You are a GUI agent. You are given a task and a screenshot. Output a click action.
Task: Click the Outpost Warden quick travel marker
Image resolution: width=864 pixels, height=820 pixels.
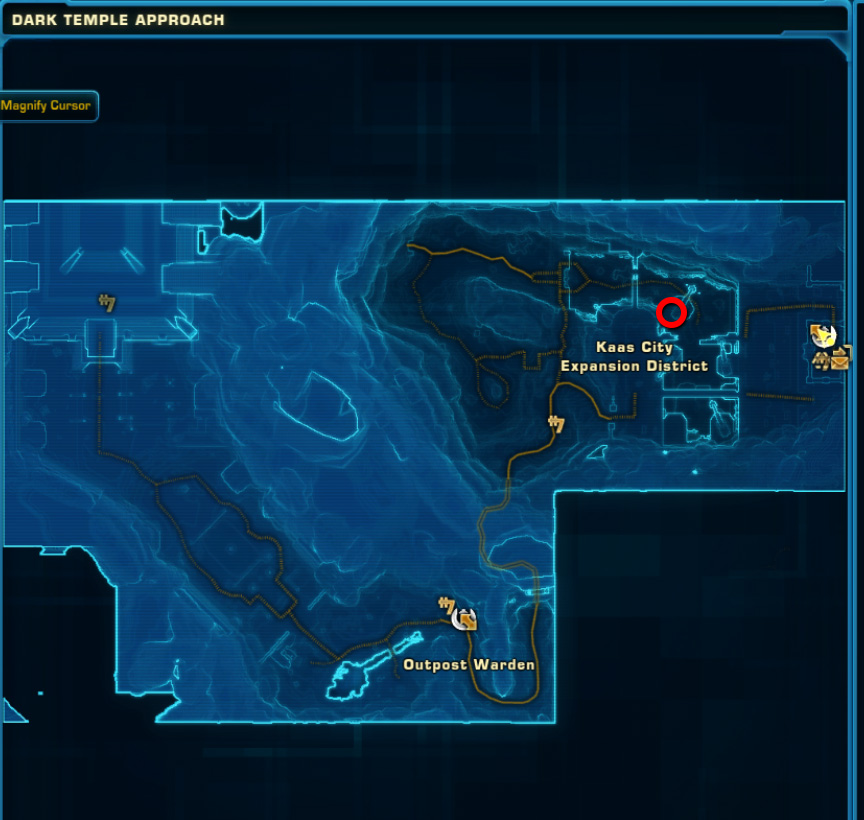tap(465, 619)
